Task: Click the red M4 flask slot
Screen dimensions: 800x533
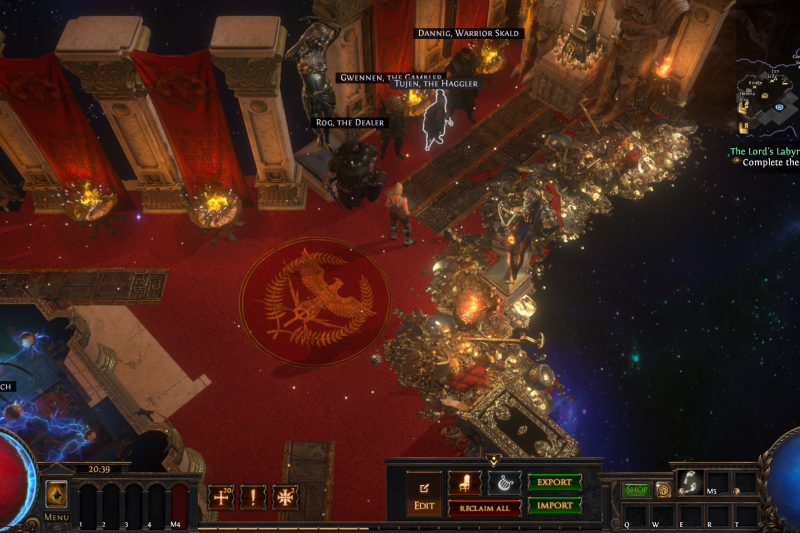Action: tap(179, 499)
